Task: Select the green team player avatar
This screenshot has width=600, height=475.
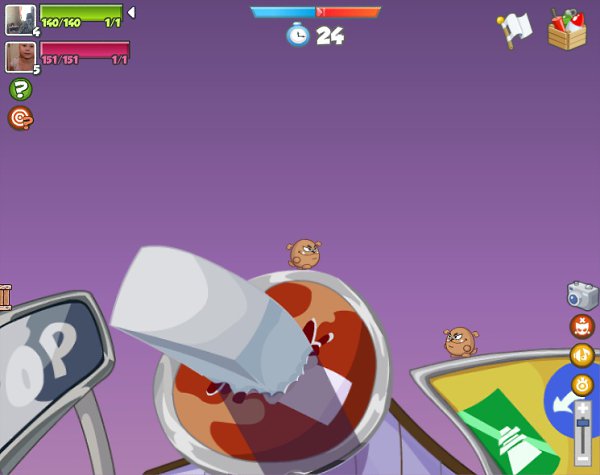Action: (19, 18)
